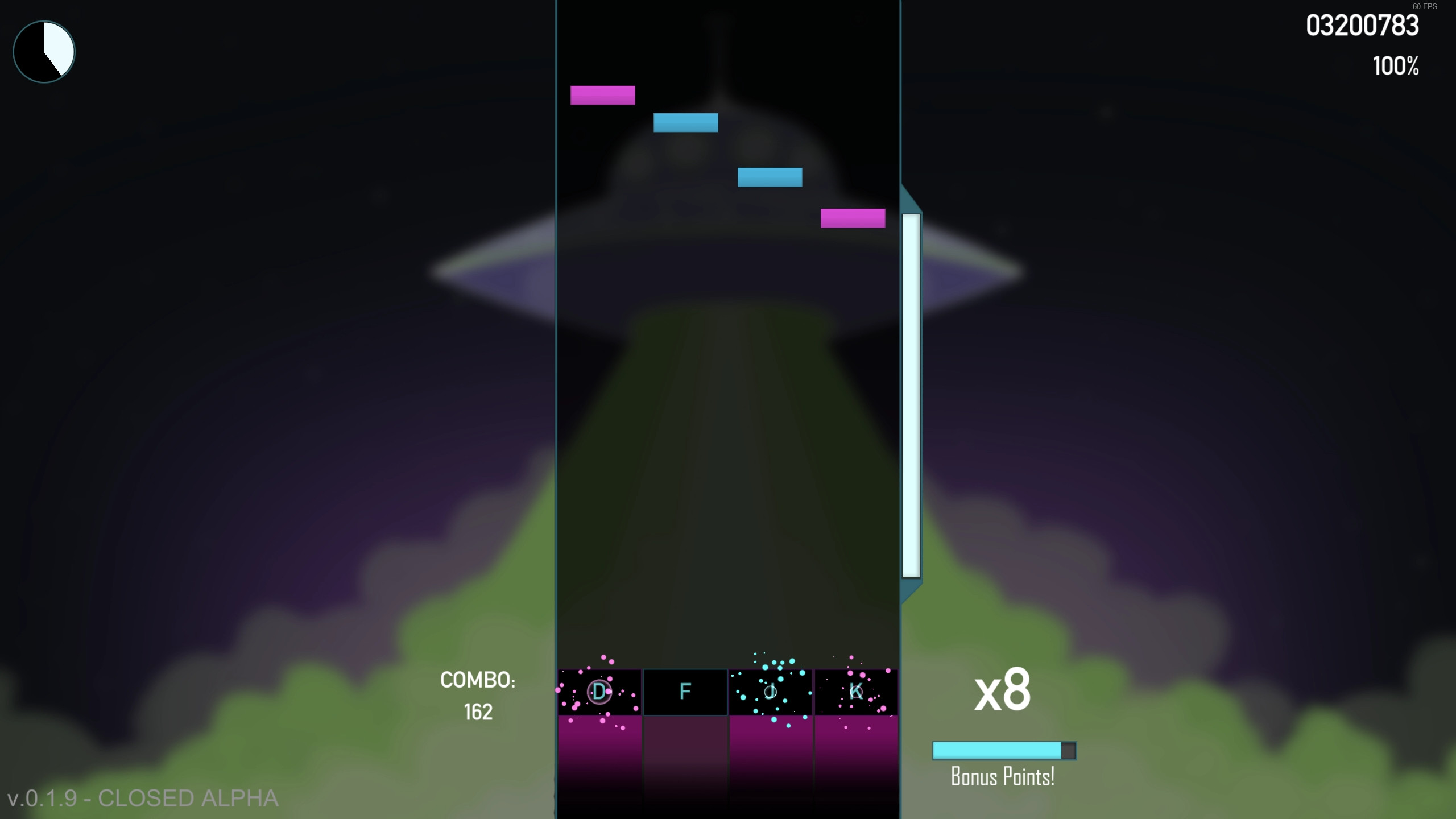
Task: Select the blue note below the pink one
Action: point(685,122)
